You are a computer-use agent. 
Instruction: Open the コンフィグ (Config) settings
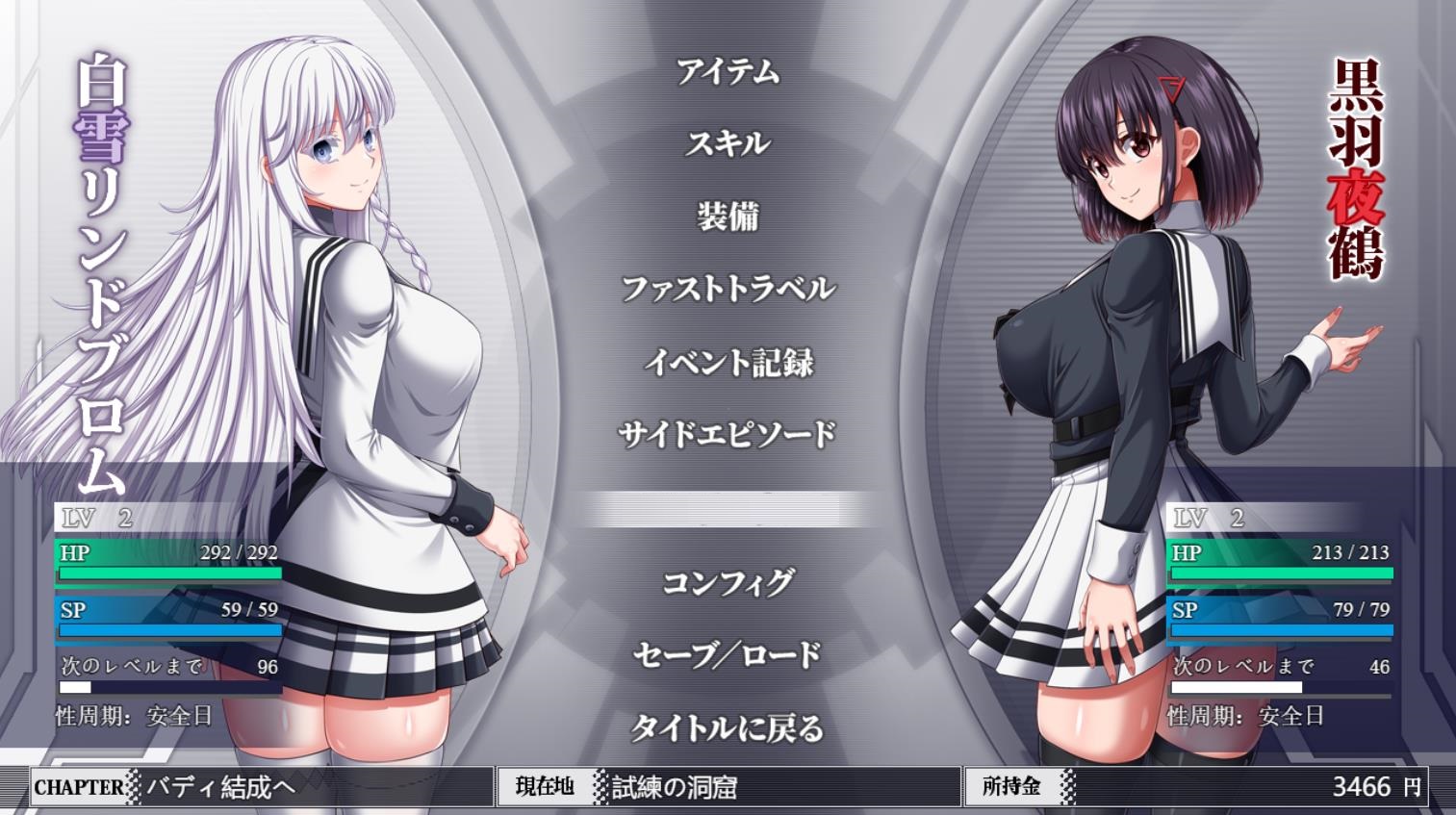pos(728,582)
